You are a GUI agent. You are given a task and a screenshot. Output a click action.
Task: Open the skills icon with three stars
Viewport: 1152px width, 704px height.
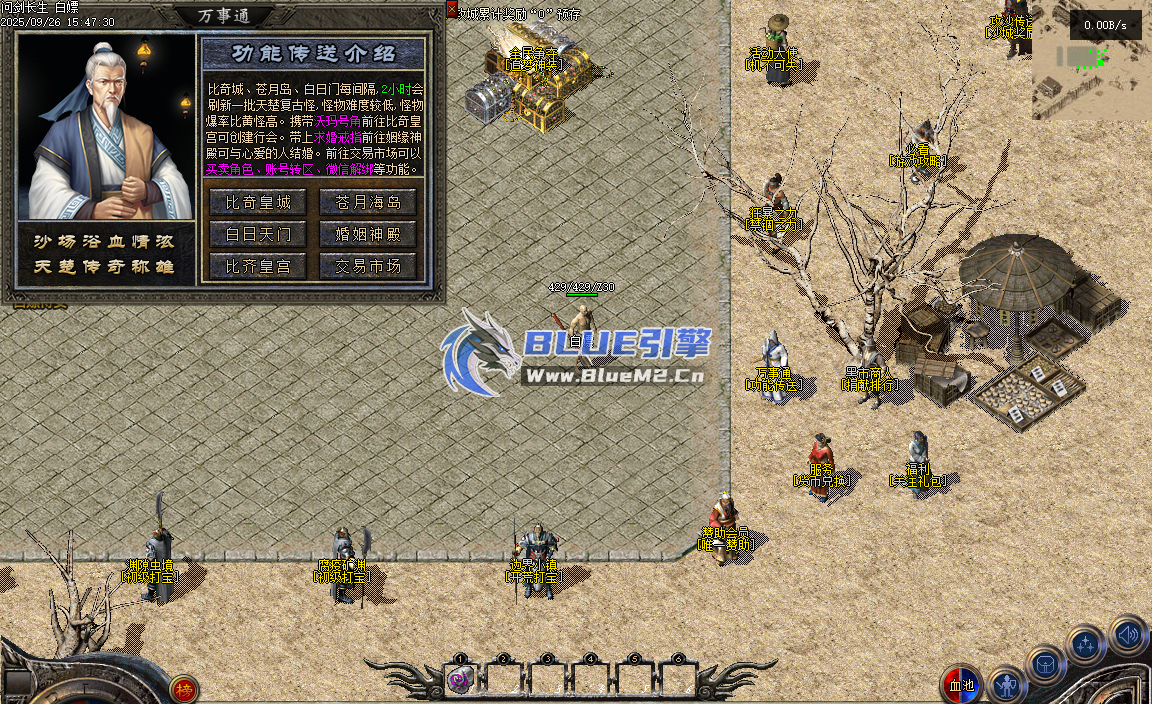[1086, 645]
